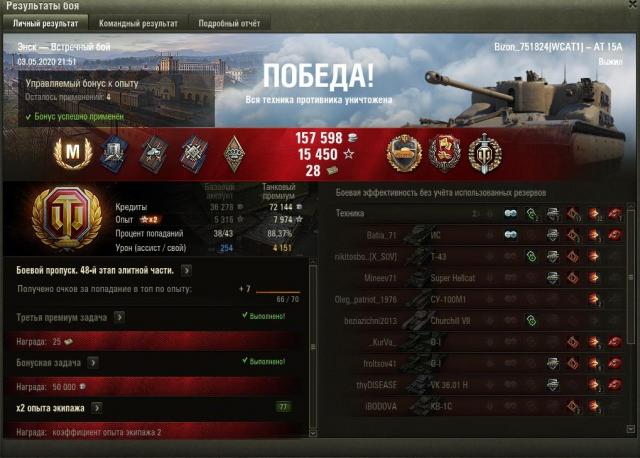Inspect the diamond-shaped medal in the awards row

click(x=234, y=152)
